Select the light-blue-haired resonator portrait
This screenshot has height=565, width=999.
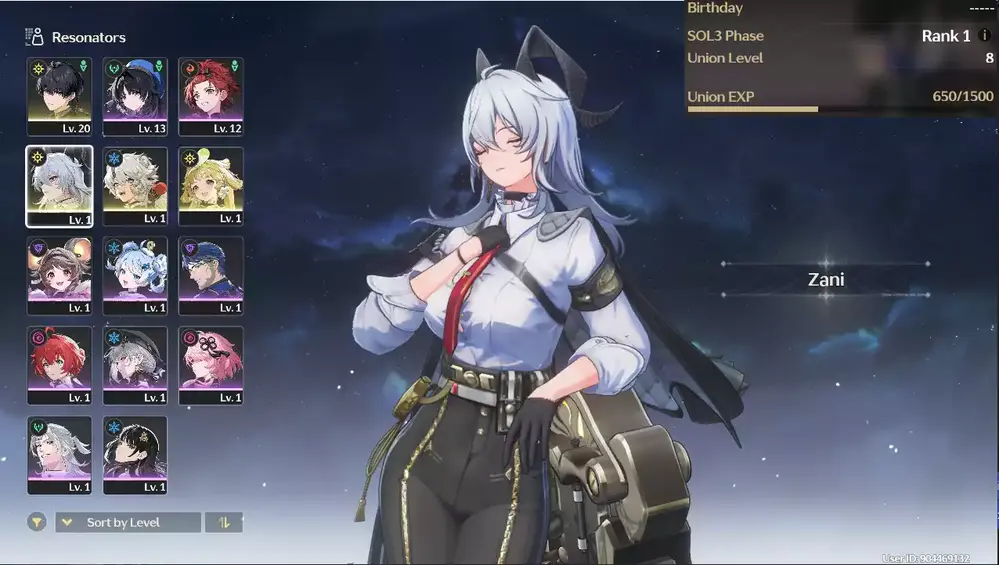coord(135,276)
